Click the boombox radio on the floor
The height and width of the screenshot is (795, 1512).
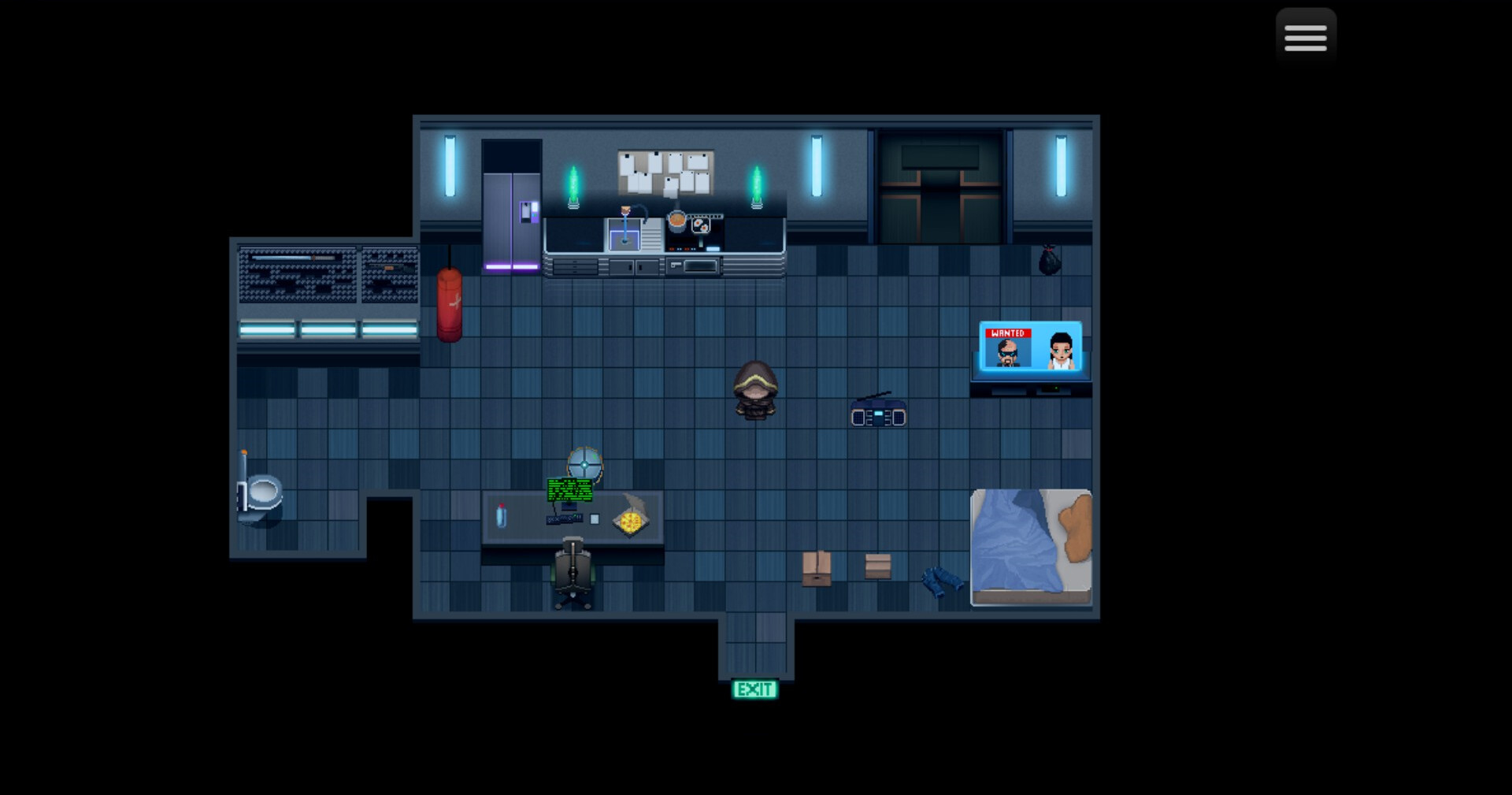[x=878, y=414]
